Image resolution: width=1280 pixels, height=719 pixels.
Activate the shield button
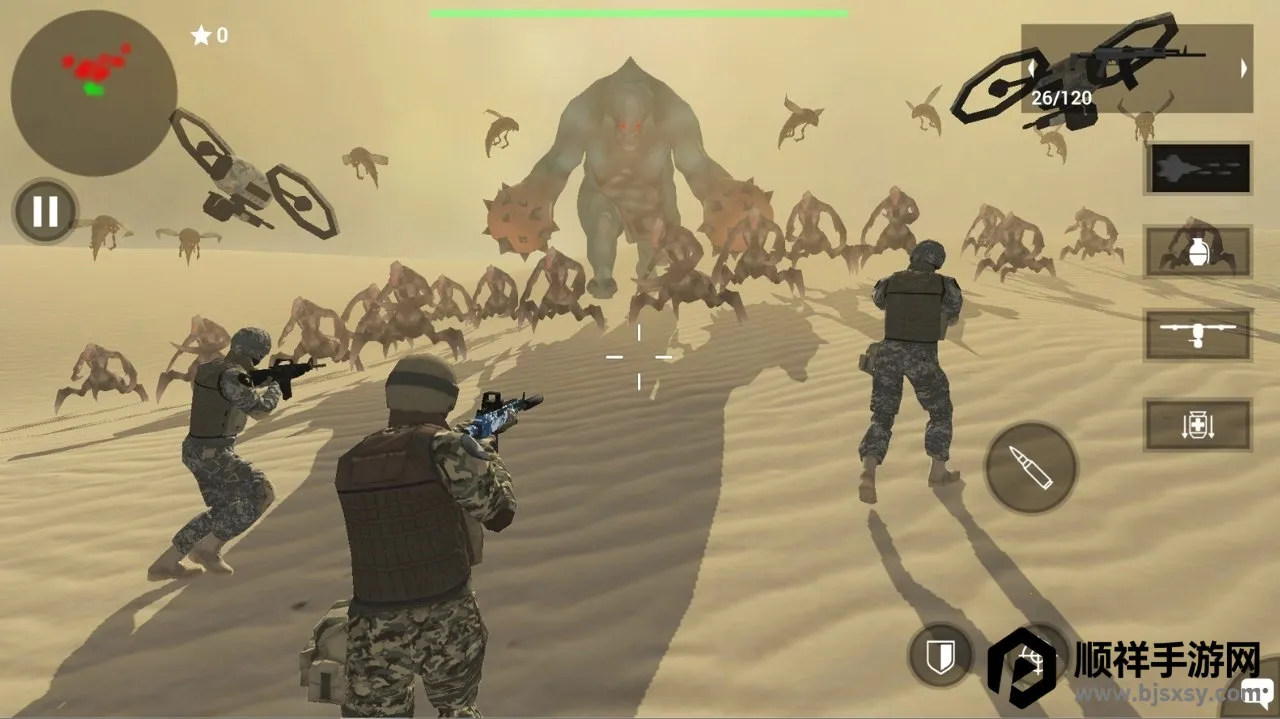coord(940,656)
